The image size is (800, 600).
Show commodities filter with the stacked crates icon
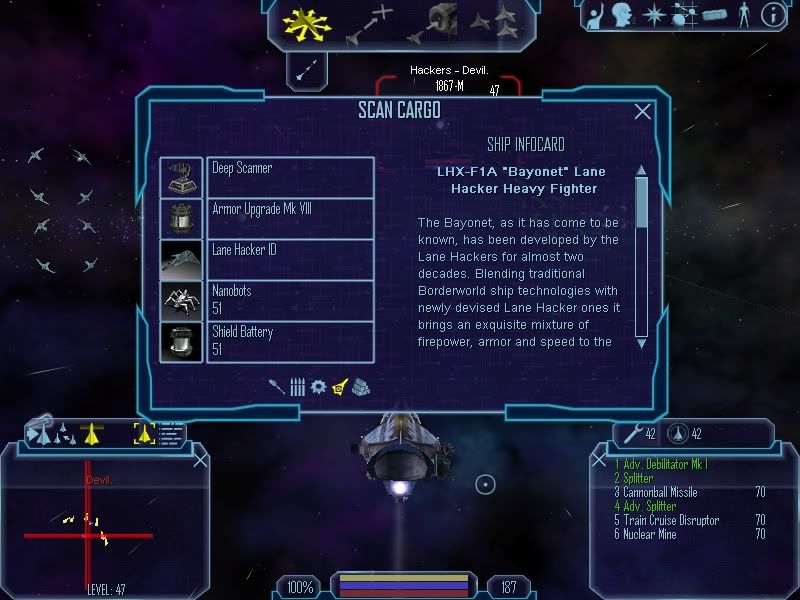pyautogui.click(x=361, y=386)
